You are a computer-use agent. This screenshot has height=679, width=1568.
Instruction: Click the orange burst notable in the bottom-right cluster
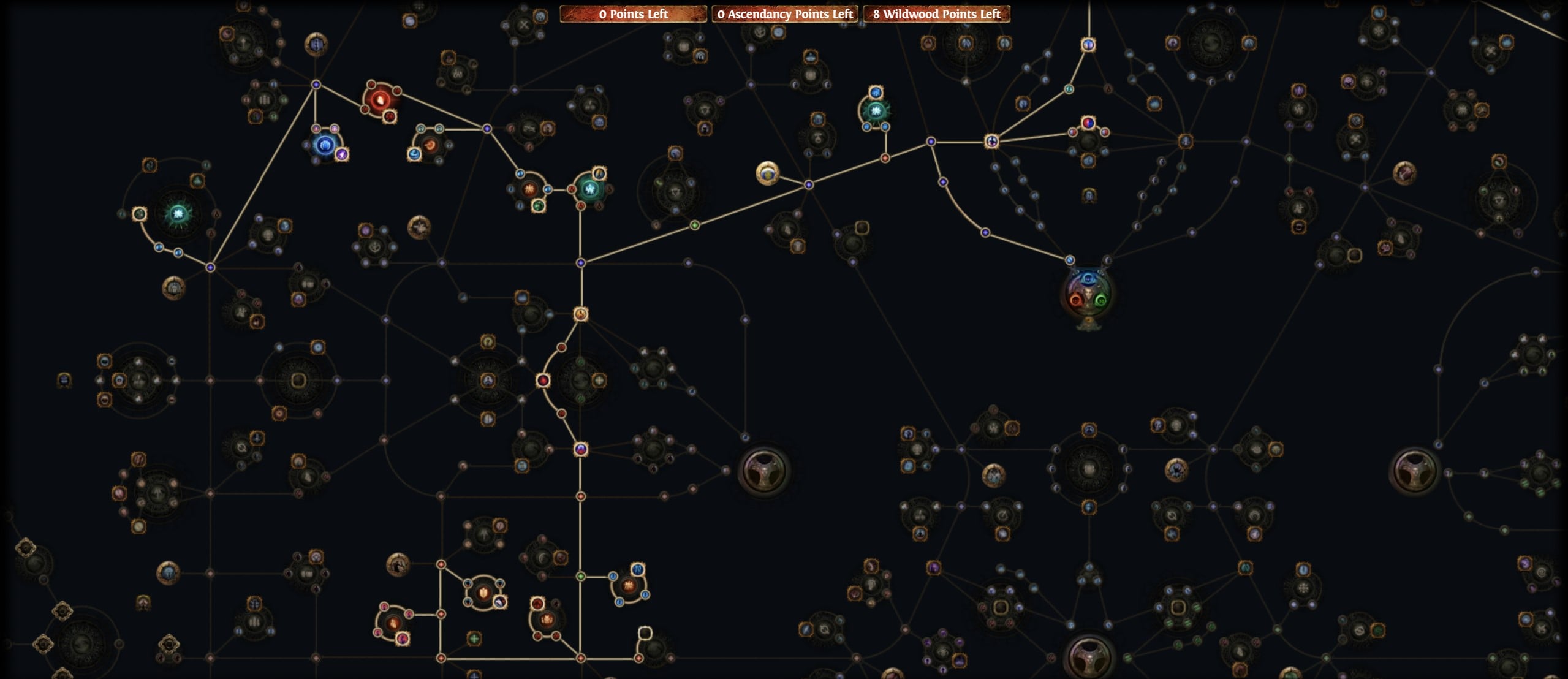(x=628, y=585)
